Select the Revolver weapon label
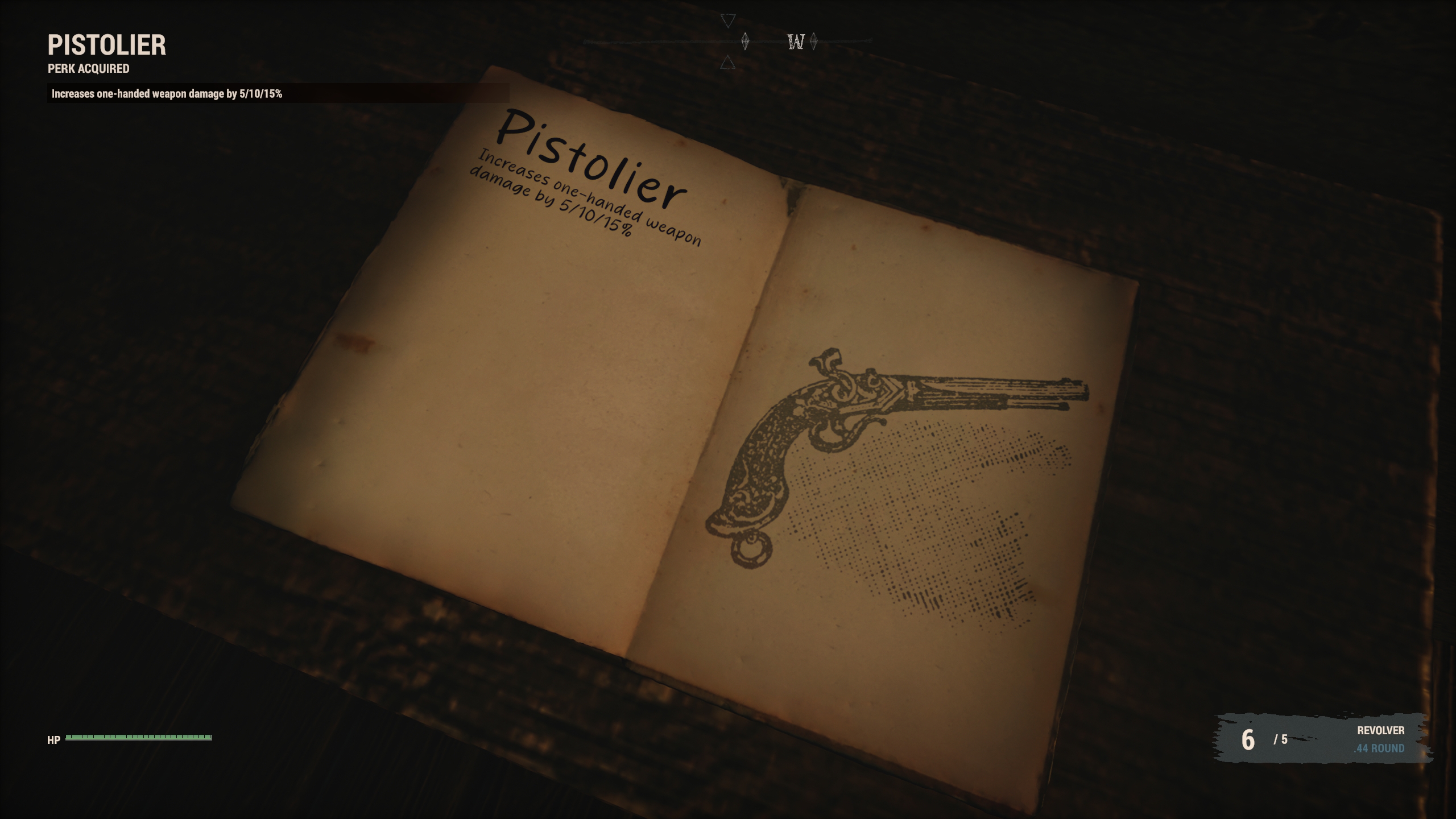Image resolution: width=1456 pixels, height=819 pixels. click(1380, 730)
